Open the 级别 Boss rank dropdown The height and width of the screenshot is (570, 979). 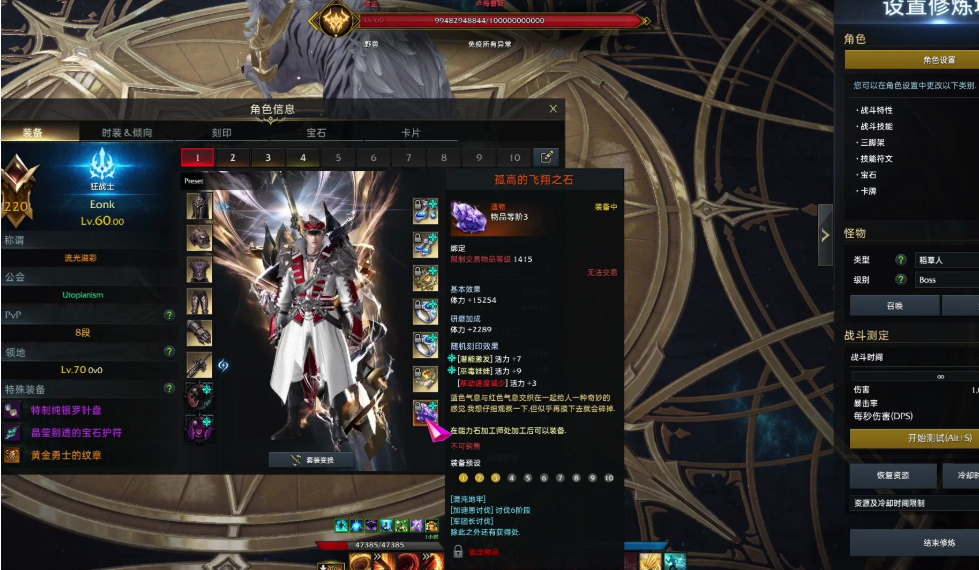click(x=945, y=280)
